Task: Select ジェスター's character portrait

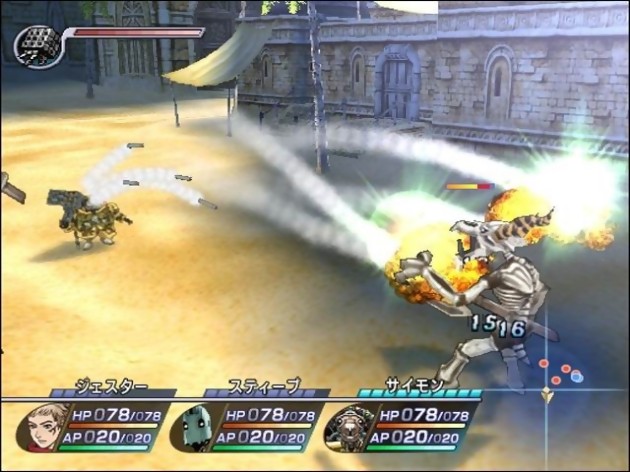Action: click(41, 427)
